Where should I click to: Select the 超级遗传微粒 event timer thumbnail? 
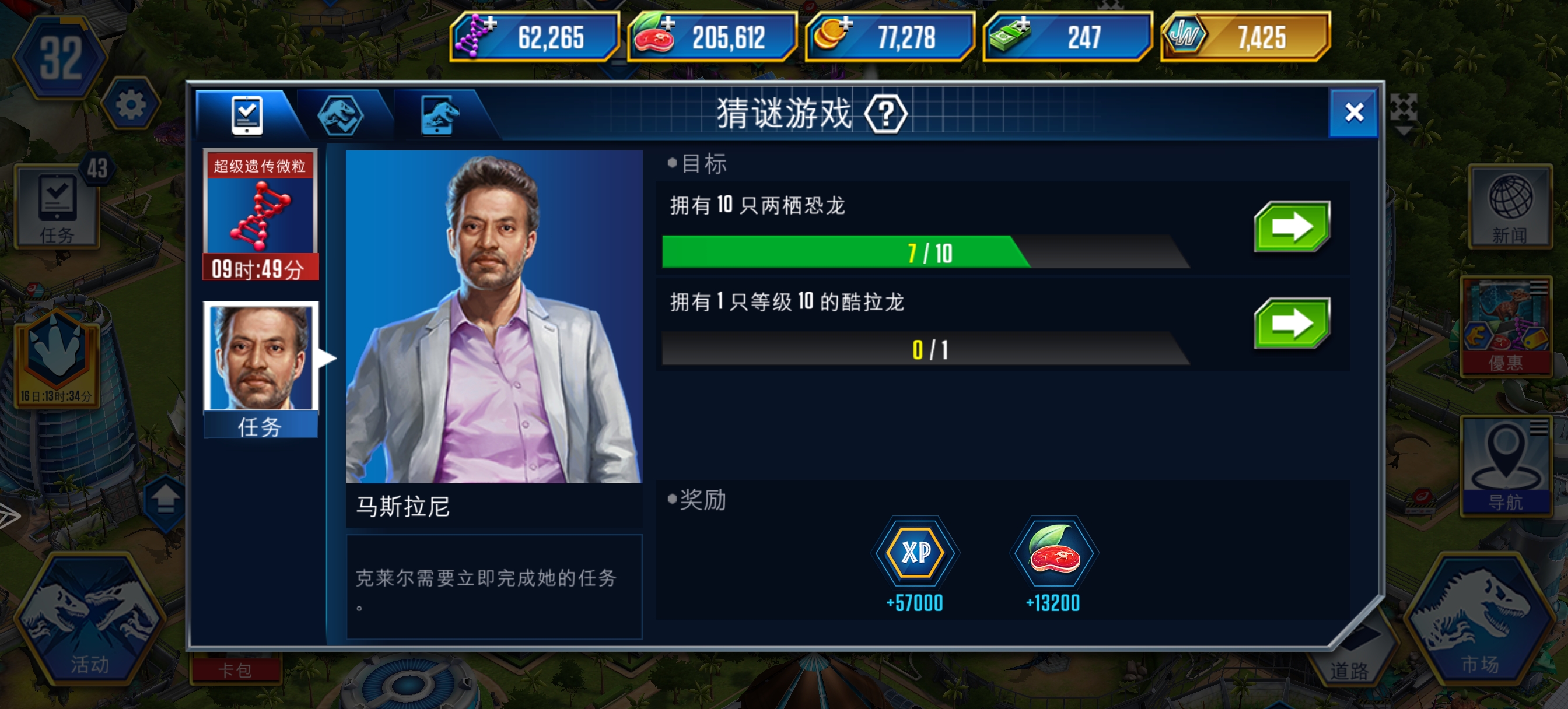tap(261, 216)
